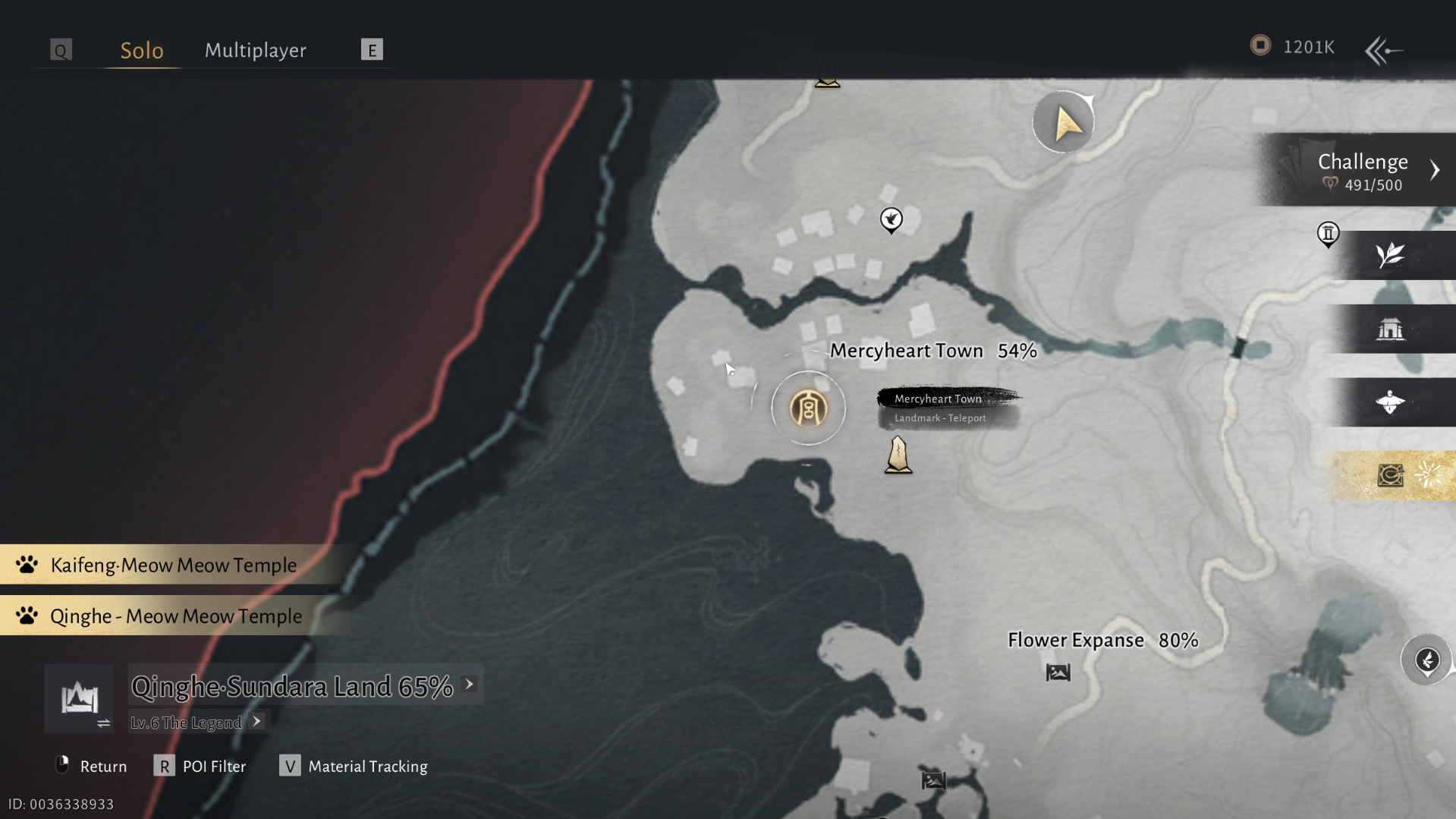This screenshot has width=1456, height=819.
Task: Select the leaf category side button
Action: pyautogui.click(x=1390, y=255)
